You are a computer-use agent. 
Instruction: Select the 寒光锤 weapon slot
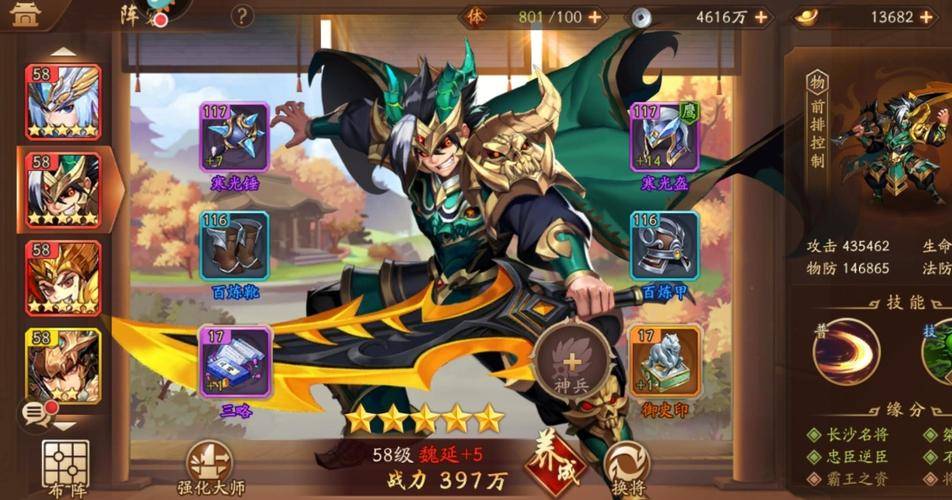[235, 137]
